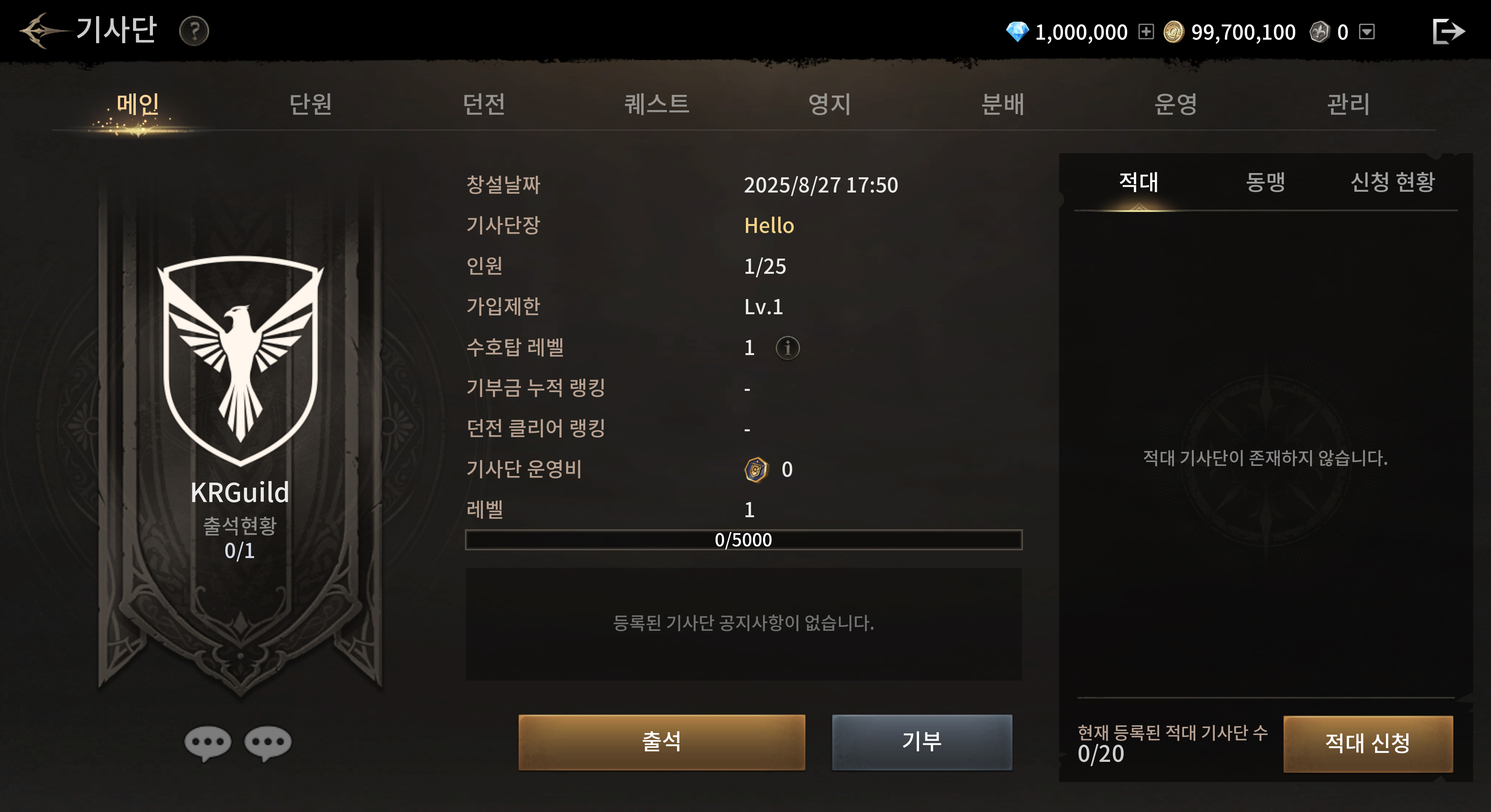Image resolution: width=1491 pixels, height=812 pixels.
Task: Switch to the 단원 tab
Action: click(x=310, y=105)
